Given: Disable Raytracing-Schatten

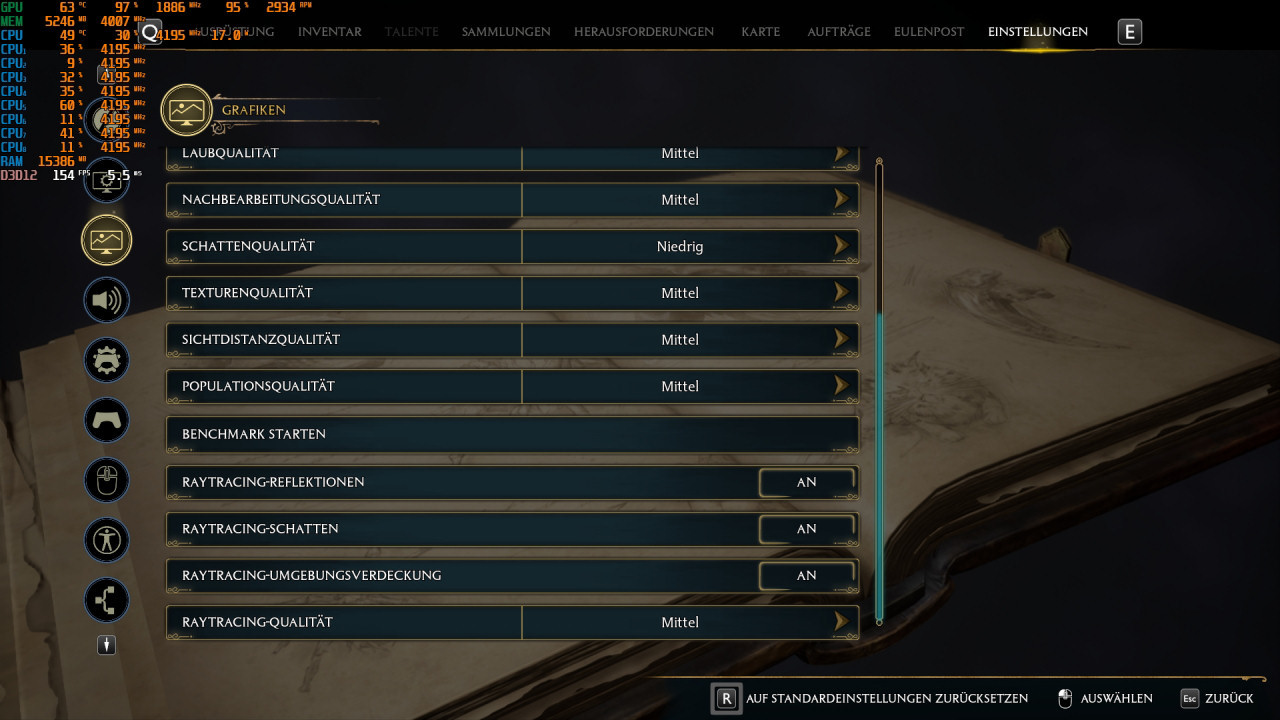Looking at the screenshot, I should (x=806, y=529).
